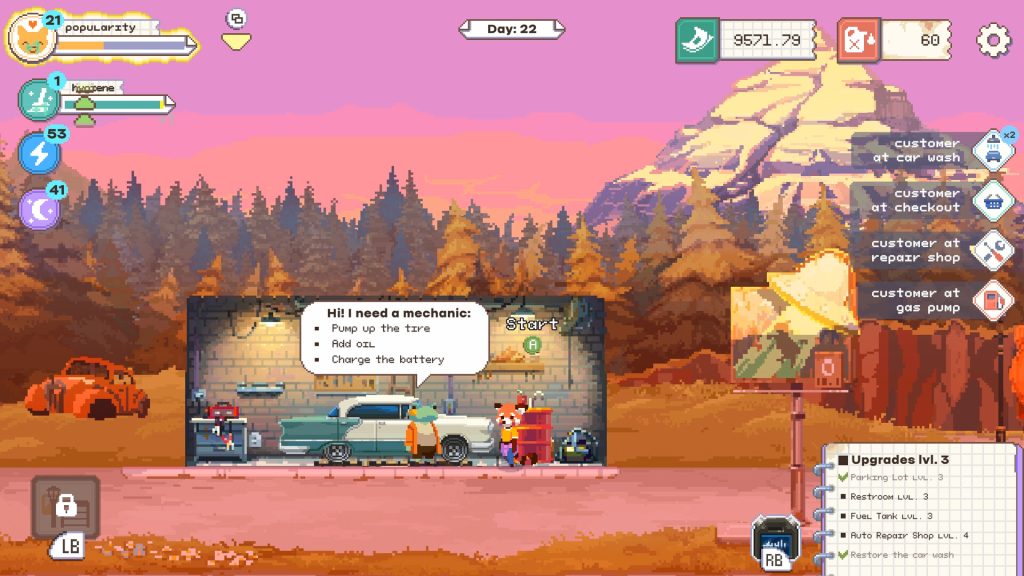The width and height of the screenshot is (1024, 576).
Task: Select the Auto Repair Shop Lvl. 4 entry
Action: coord(910,535)
